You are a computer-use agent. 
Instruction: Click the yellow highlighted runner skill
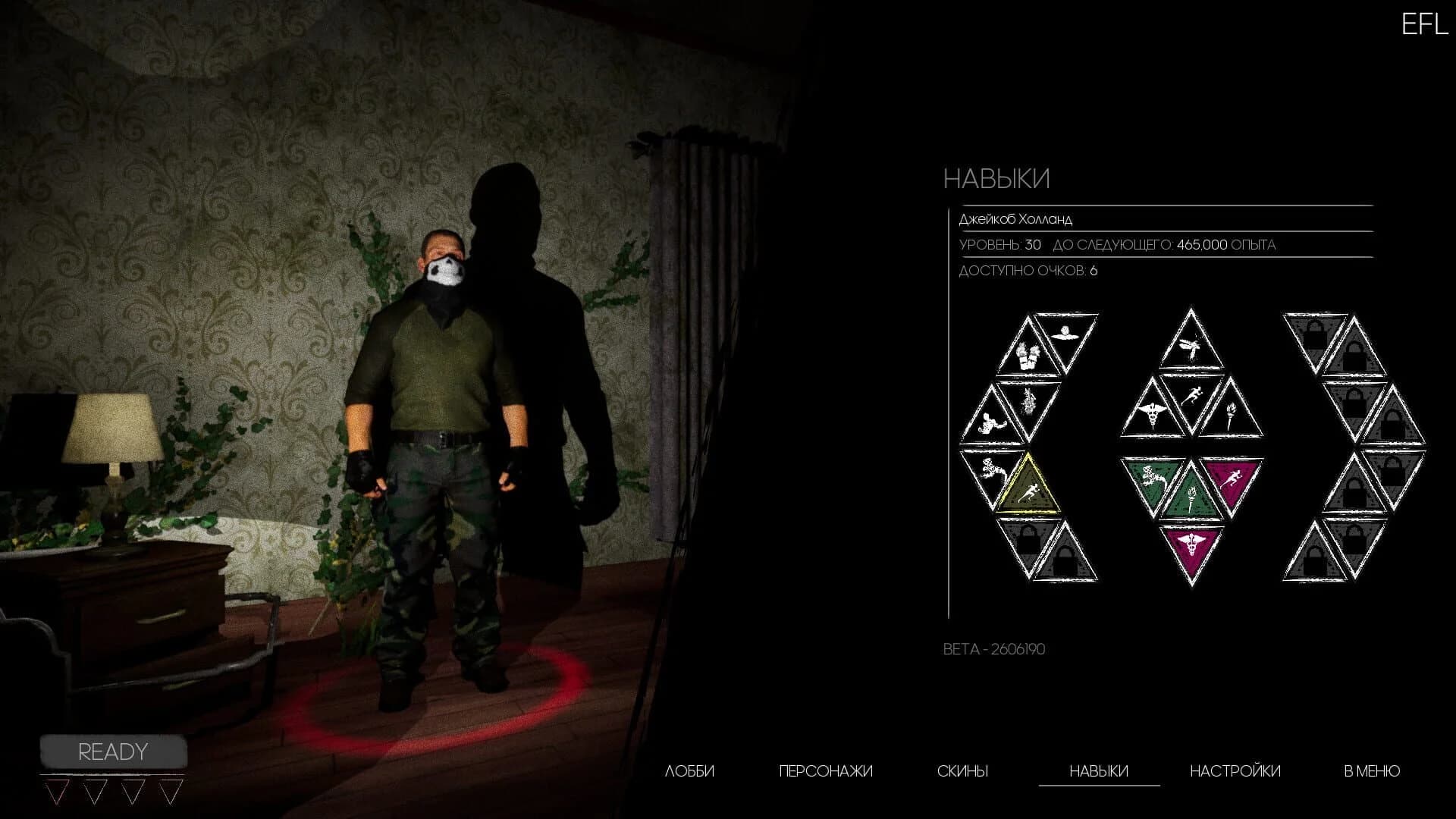coord(1030,491)
